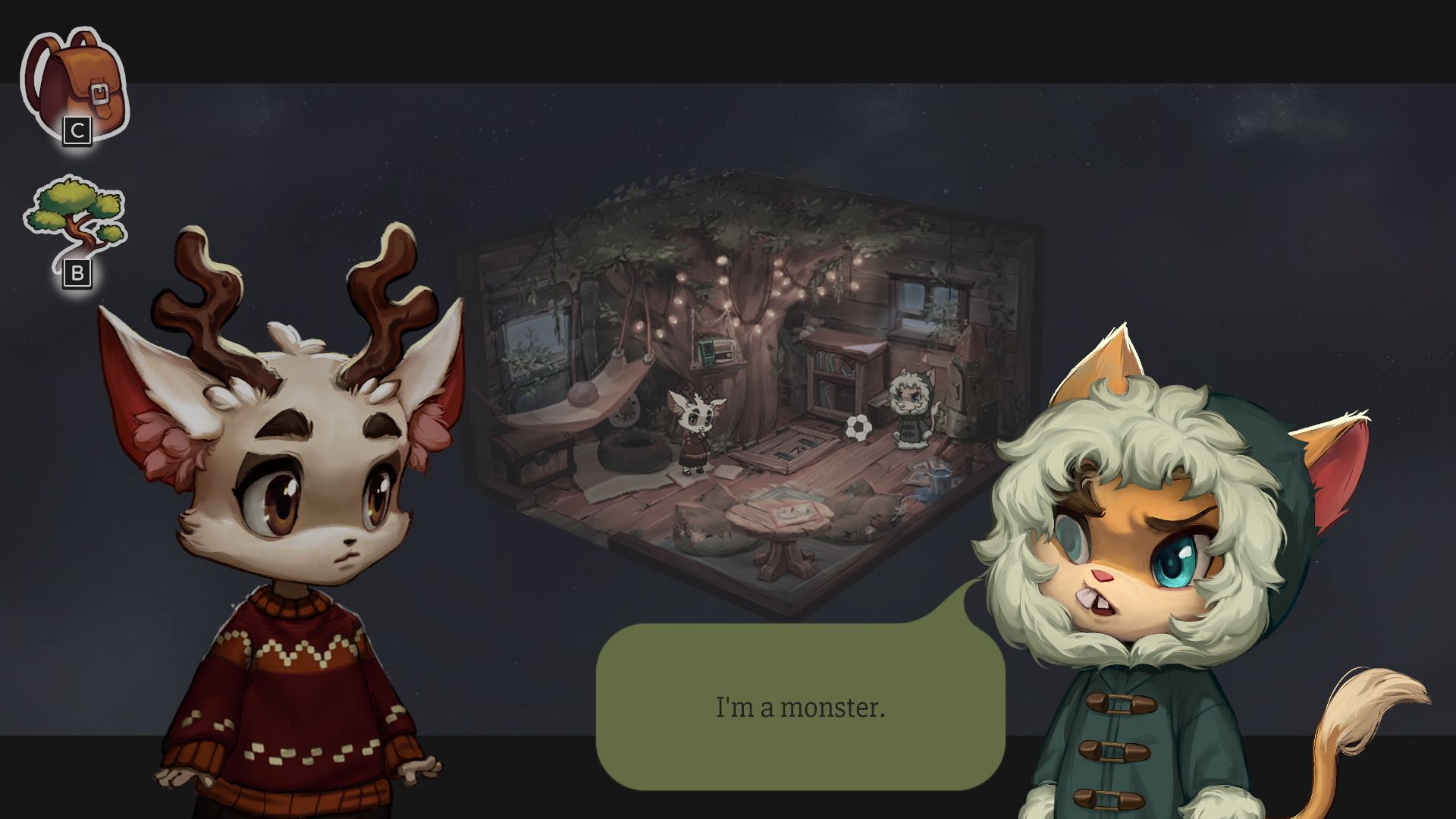The image size is (1456, 819).
Task: Click the C hotkey label under the backpack
Action: pos(77,129)
